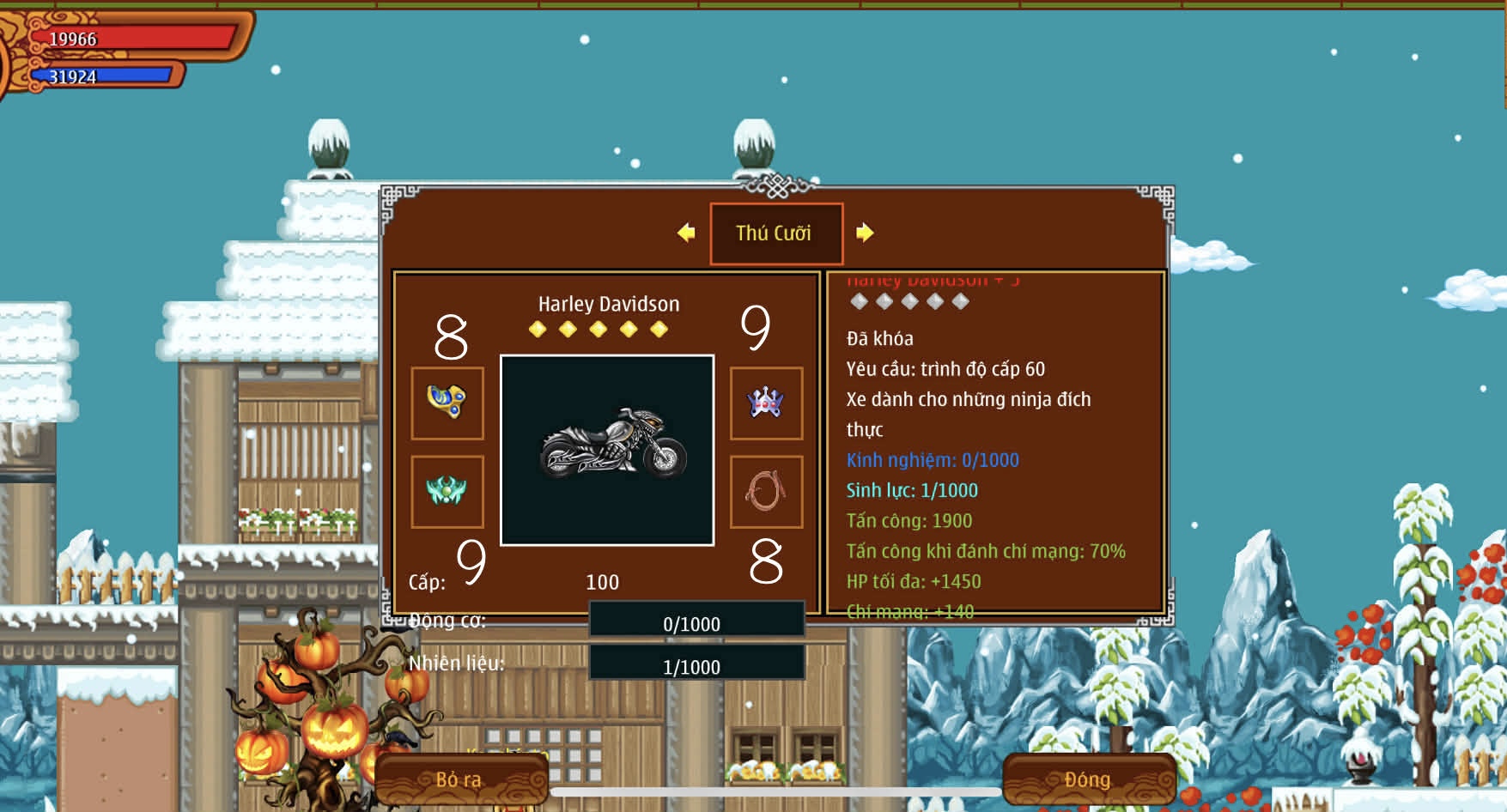
Task: Select the Thú Cưỡi tab
Action: [x=775, y=233]
